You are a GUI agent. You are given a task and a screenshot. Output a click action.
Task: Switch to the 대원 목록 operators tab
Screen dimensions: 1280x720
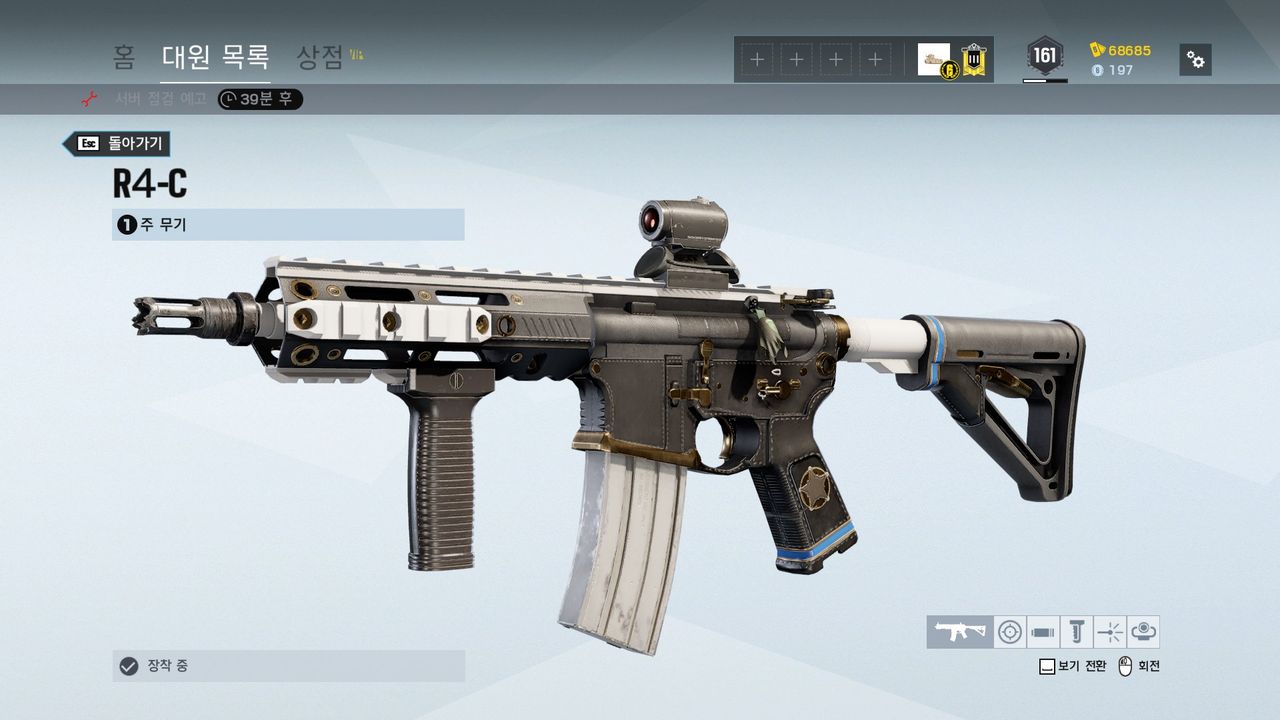[x=215, y=57]
